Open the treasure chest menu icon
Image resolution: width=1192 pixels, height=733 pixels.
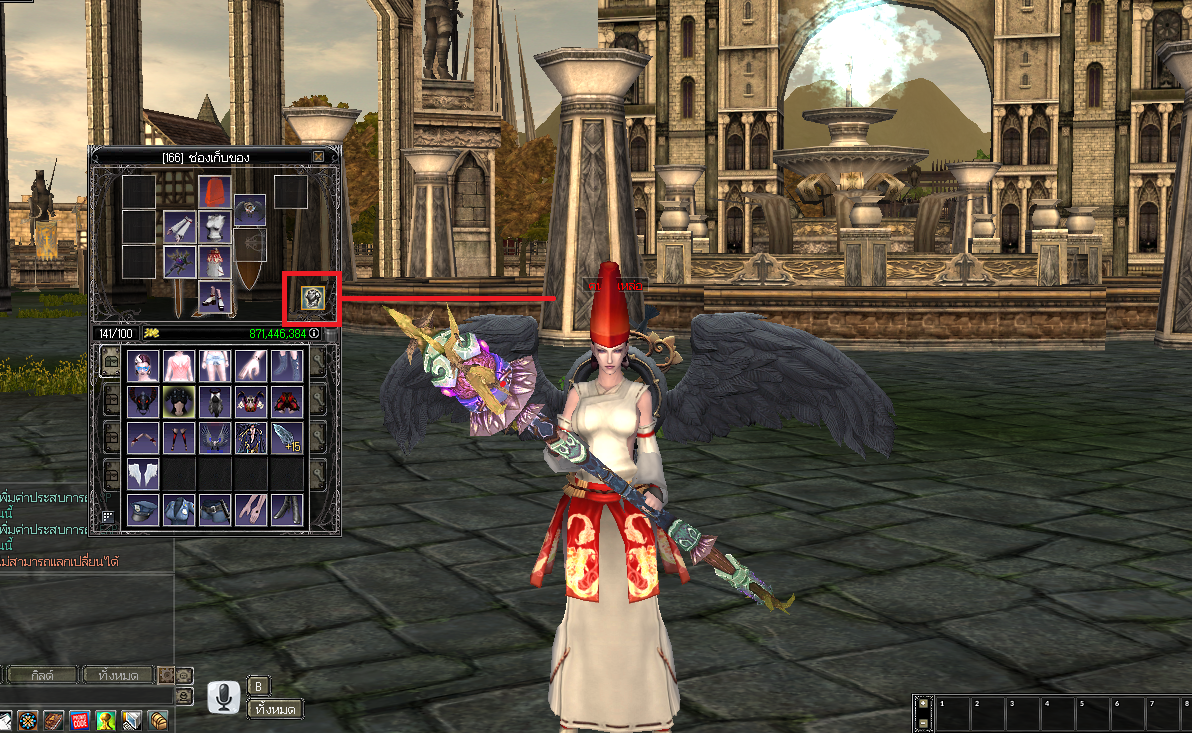coord(157,720)
